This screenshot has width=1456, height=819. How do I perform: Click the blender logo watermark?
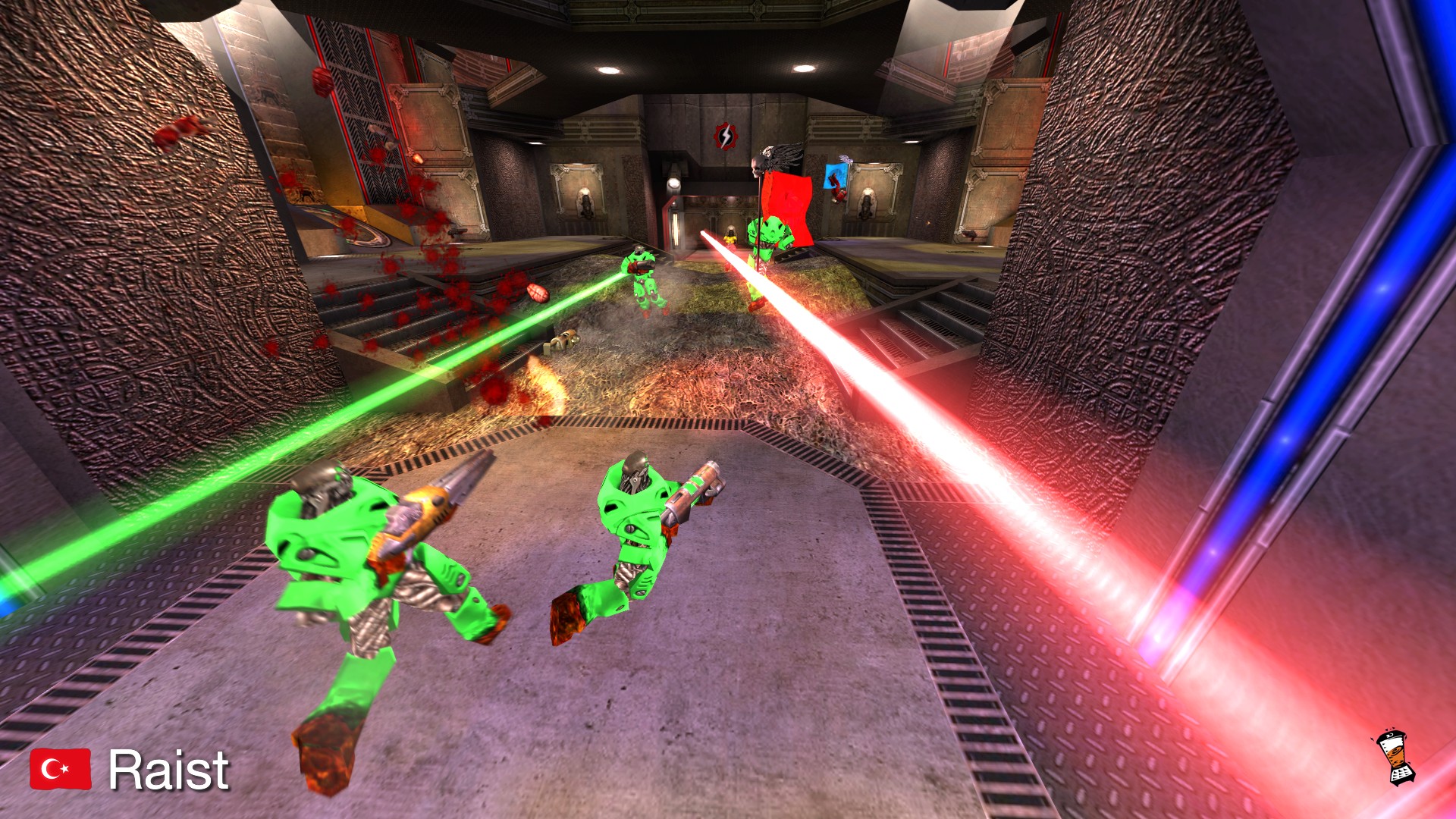1395,757
